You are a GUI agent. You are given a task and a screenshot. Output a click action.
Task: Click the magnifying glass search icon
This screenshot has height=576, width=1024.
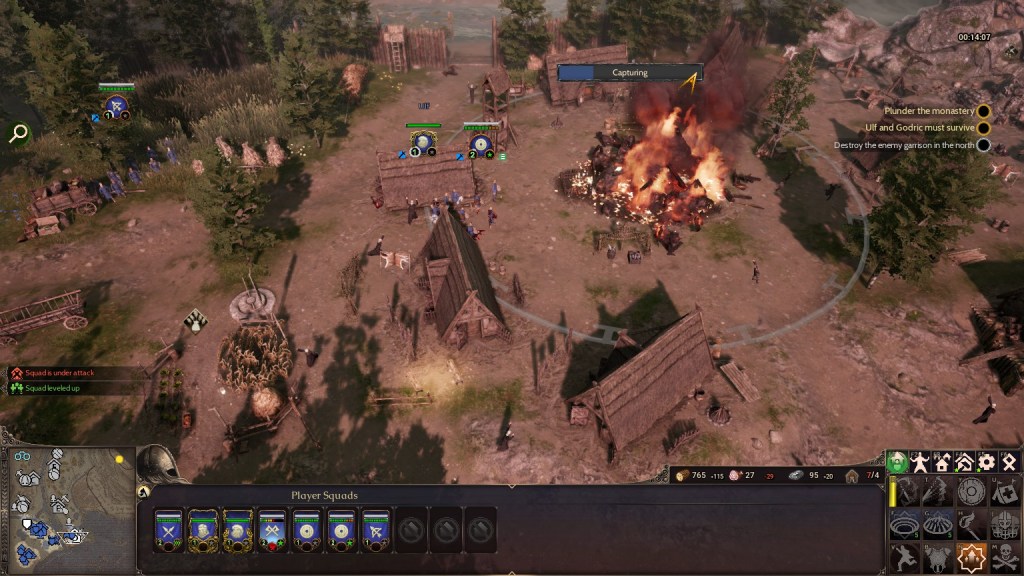[18, 133]
